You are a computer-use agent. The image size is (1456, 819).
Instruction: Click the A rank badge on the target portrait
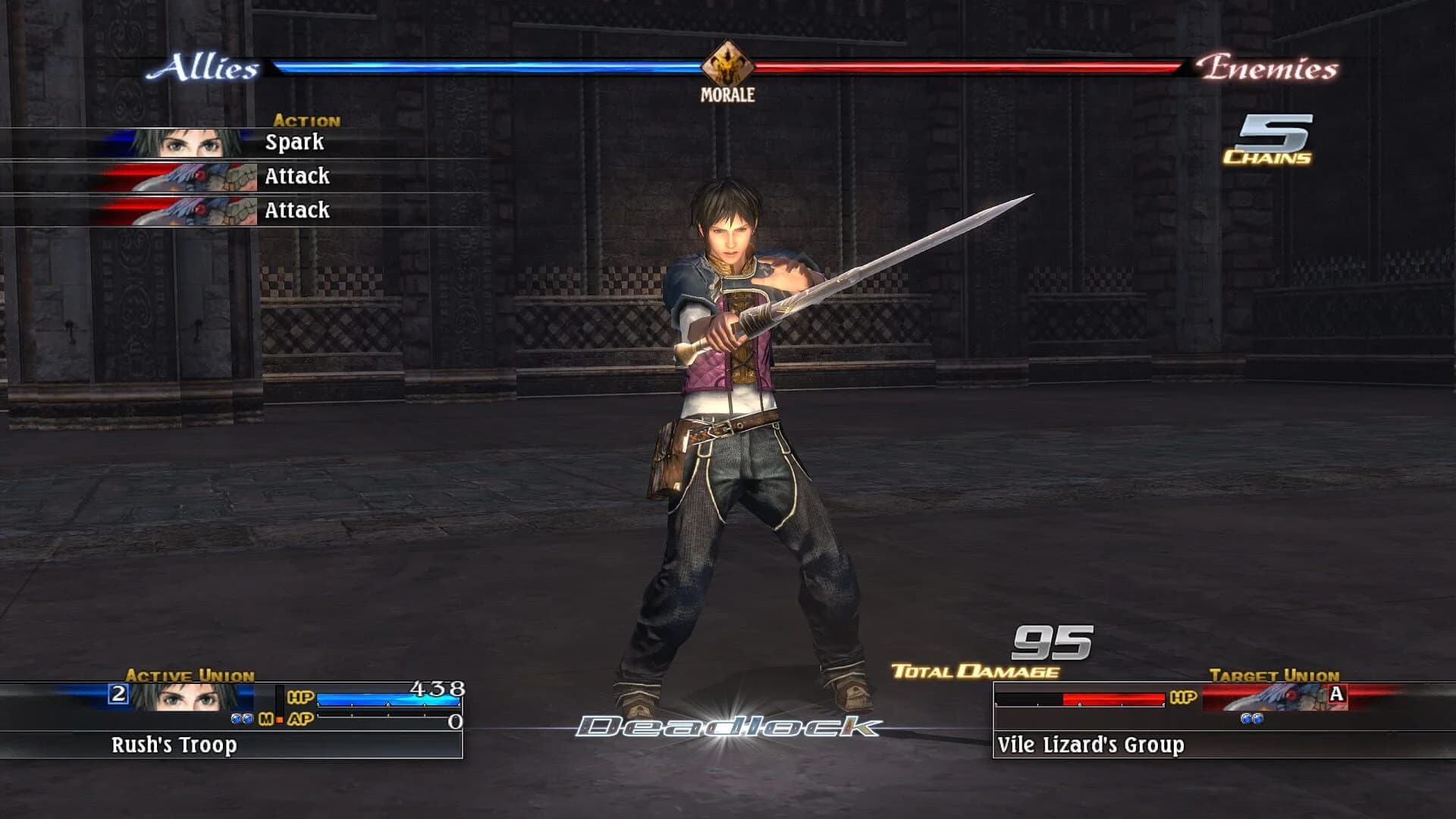coord(1336,694)
